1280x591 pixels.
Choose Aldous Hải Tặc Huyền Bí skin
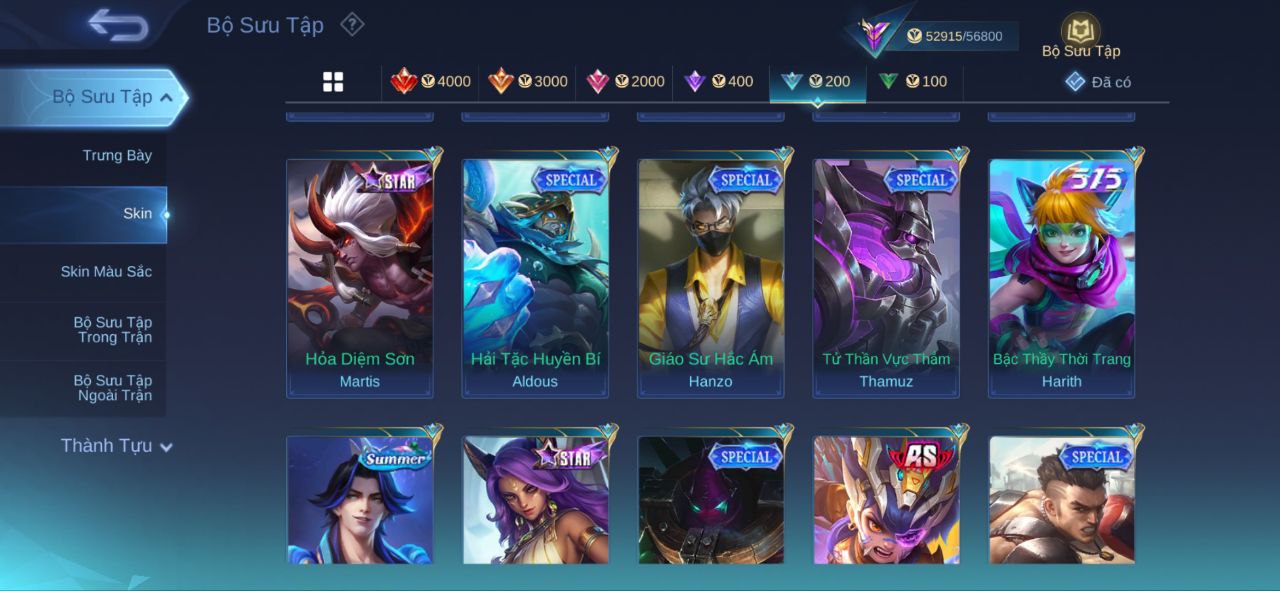(535, 277)
